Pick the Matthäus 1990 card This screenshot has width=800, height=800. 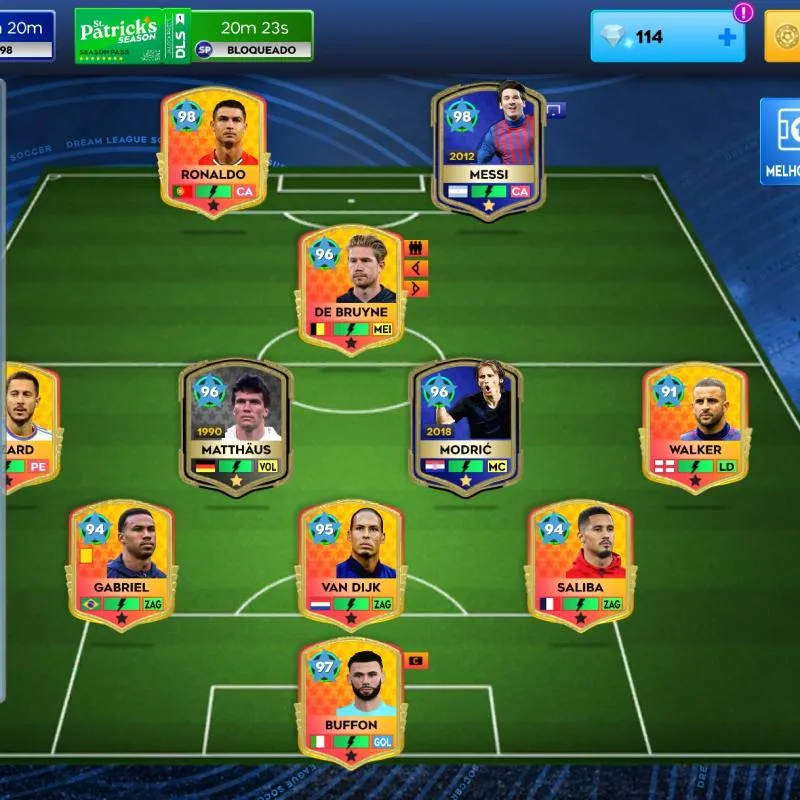point(236,425)
